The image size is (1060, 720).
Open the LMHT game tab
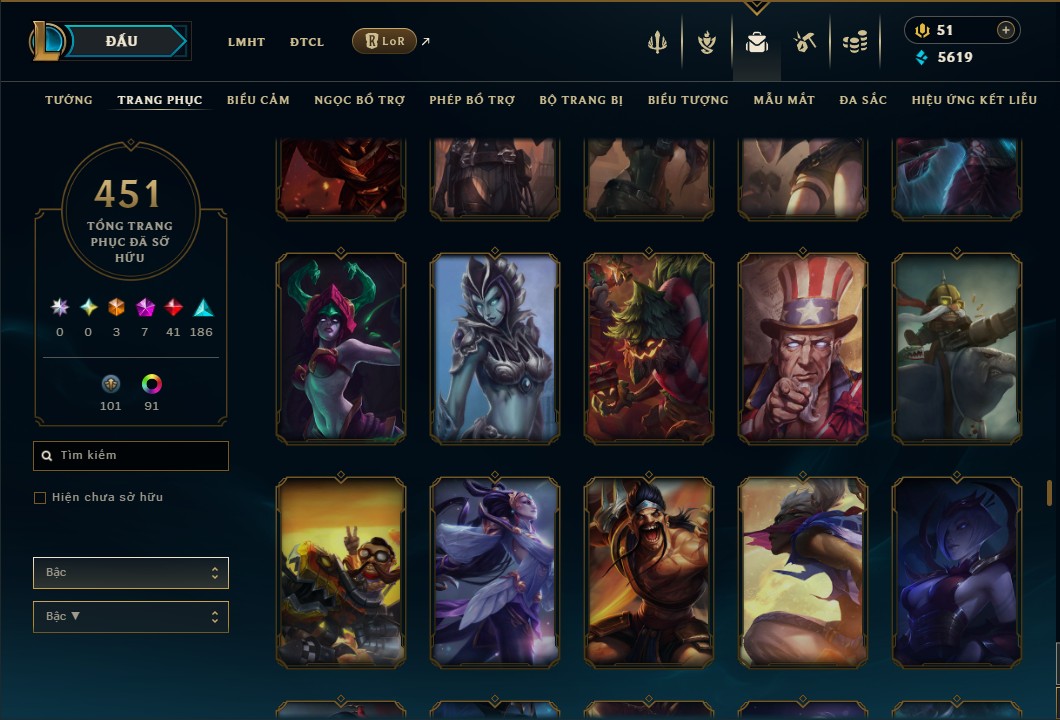click(x=246, y=42)
